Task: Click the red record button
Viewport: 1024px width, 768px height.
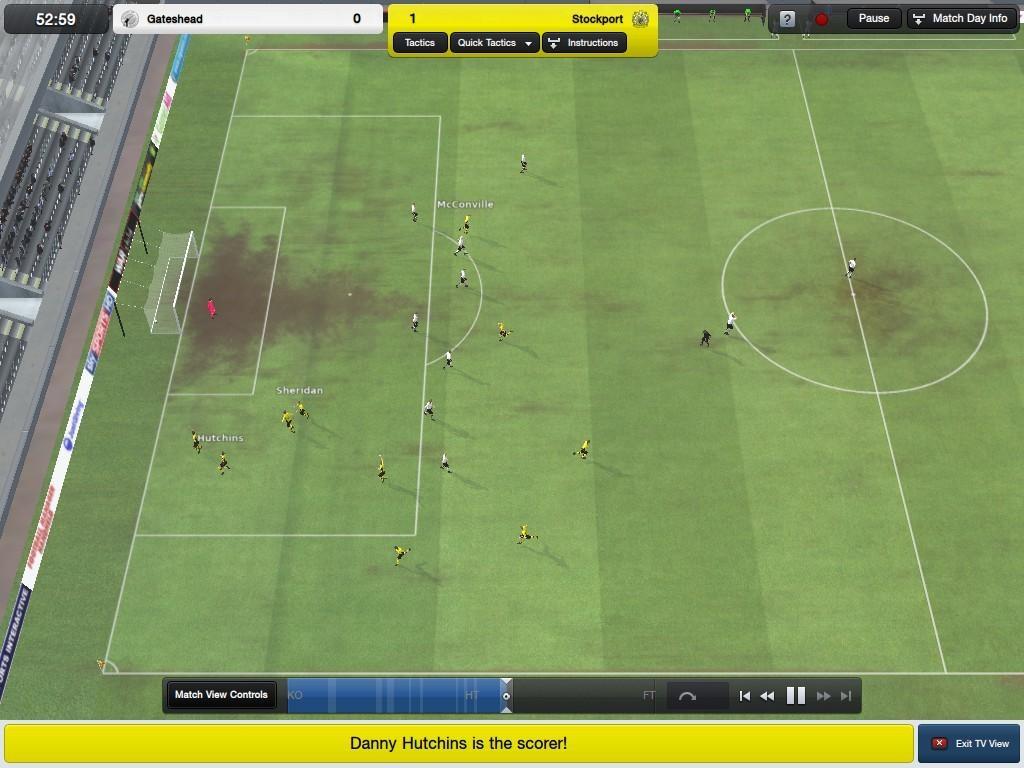Action: 821,19
